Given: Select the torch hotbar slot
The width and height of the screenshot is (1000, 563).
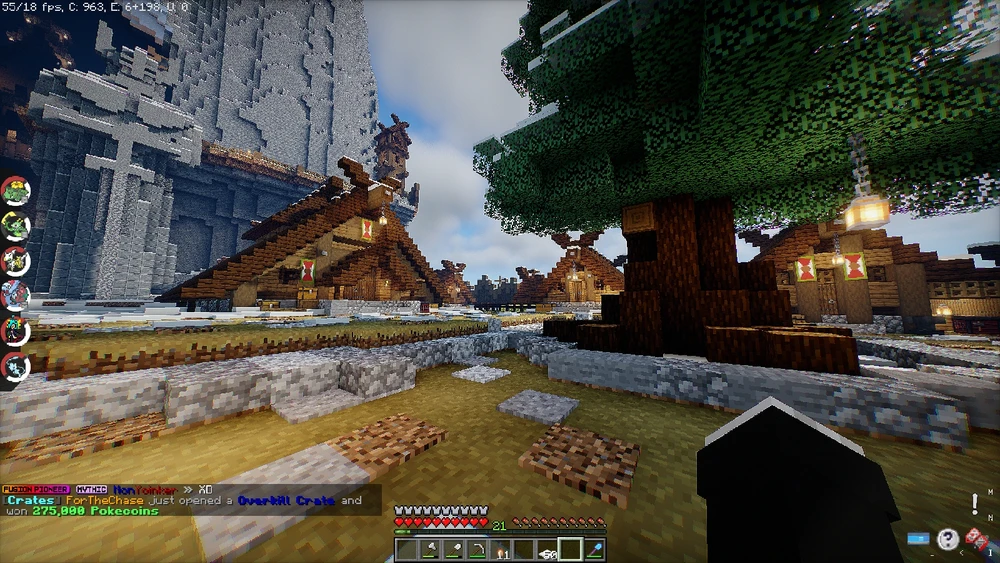Looking at the screenshot, I should (x=500, y=549).
